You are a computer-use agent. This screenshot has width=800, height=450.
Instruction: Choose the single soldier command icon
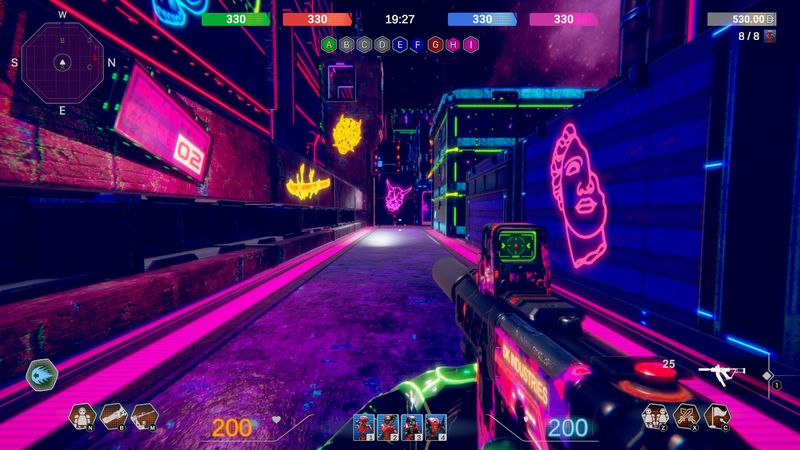tap(81, 416)
